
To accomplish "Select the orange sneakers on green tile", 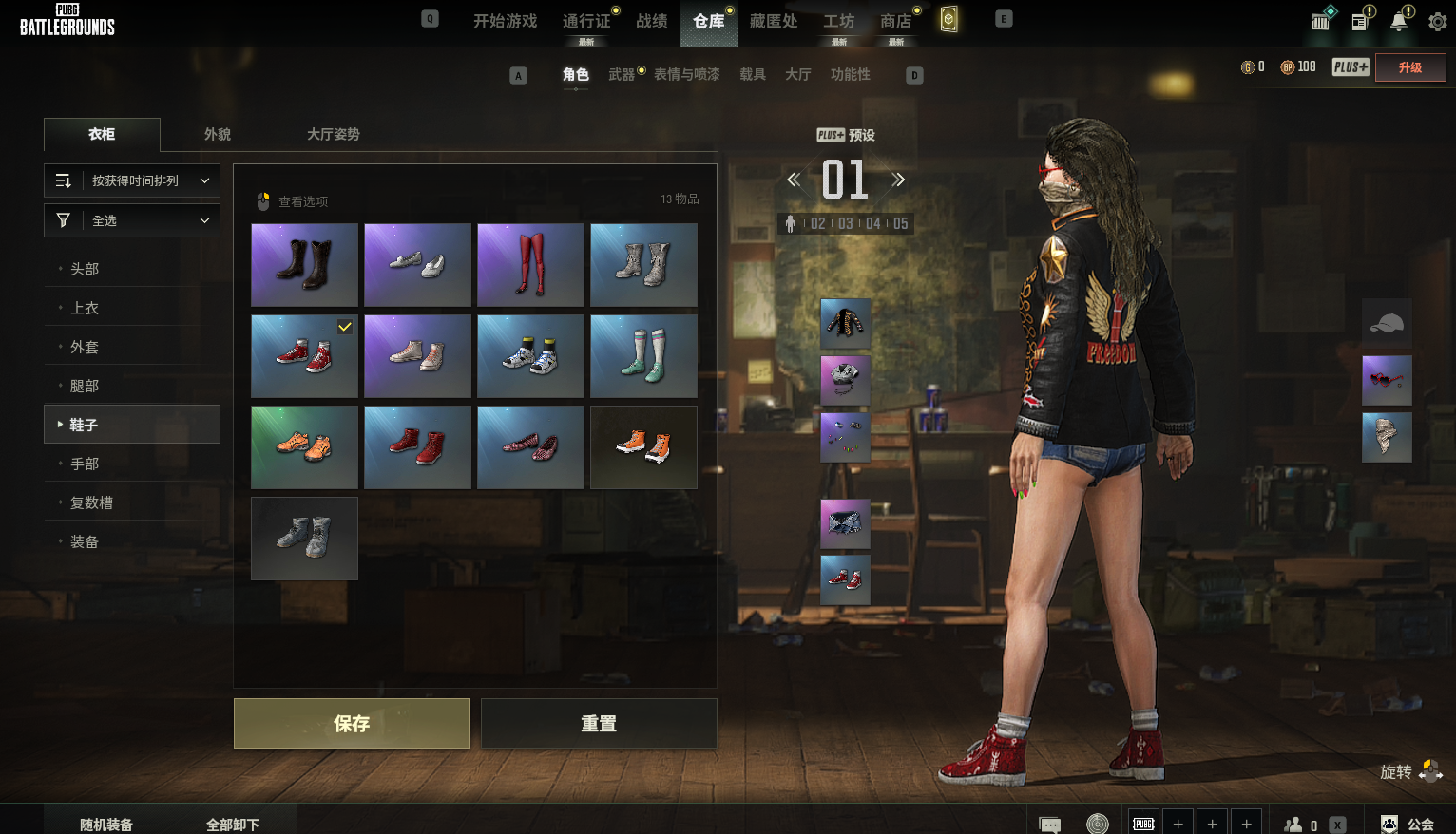I will tap(304, 447).
